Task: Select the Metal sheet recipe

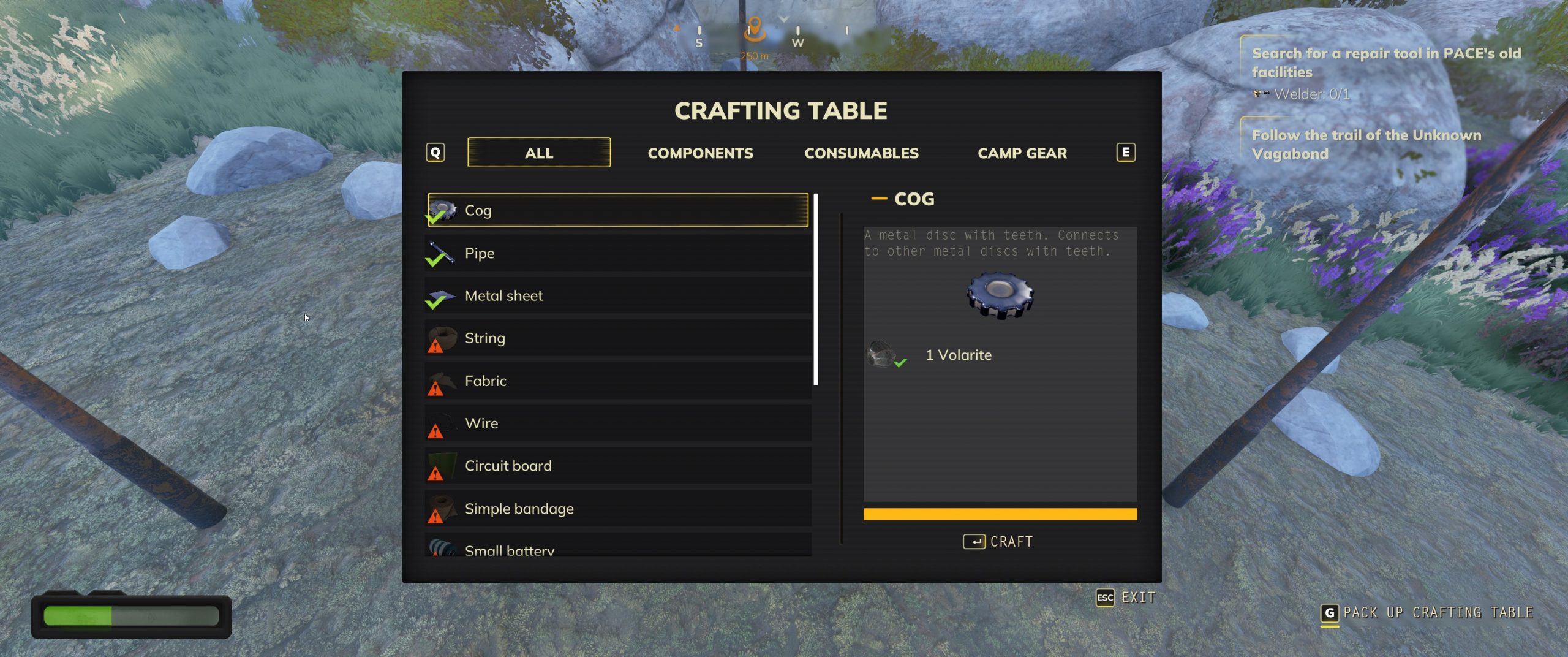Action: tap(617, 295)
